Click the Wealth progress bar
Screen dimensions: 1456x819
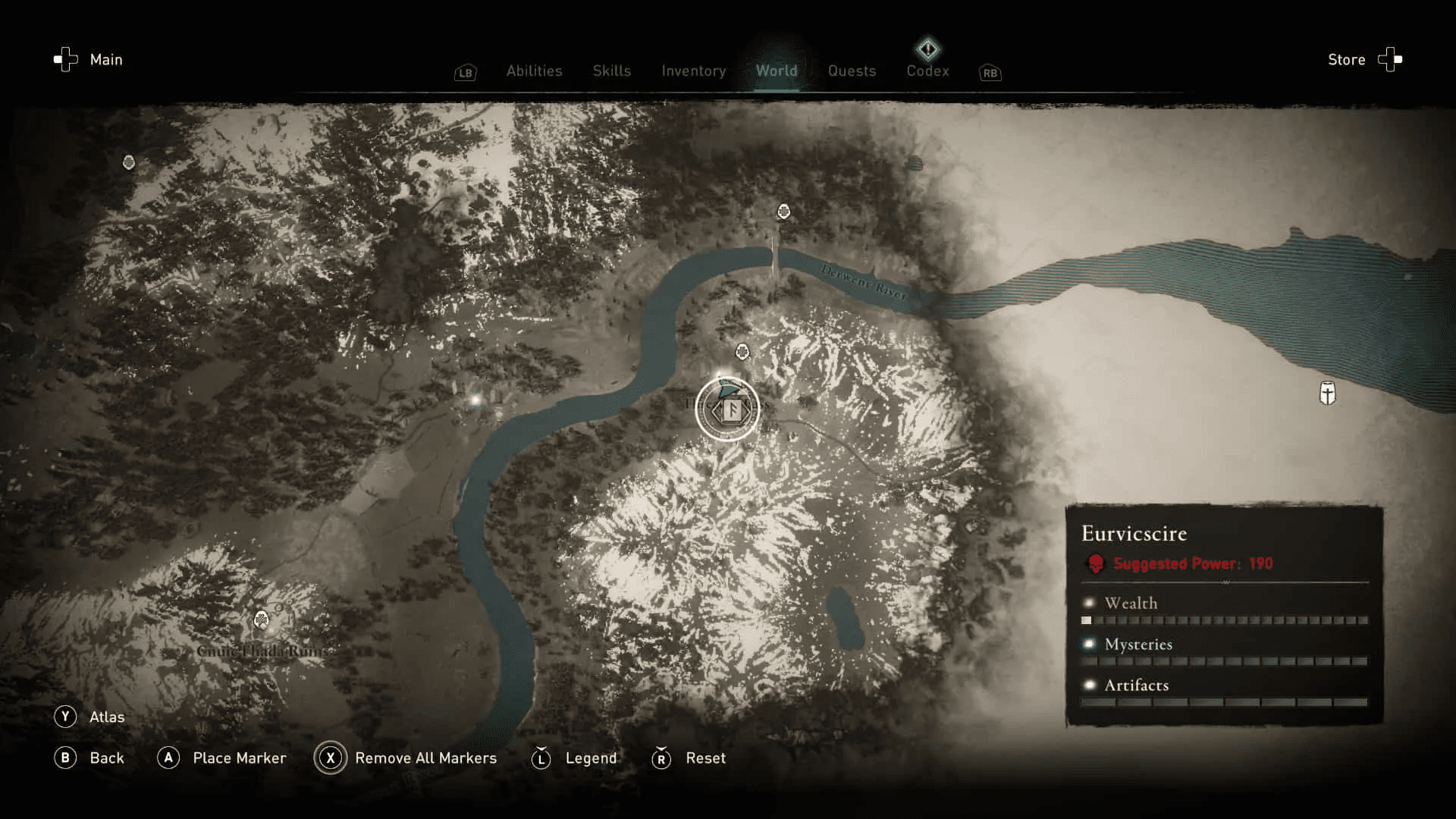1221,620
